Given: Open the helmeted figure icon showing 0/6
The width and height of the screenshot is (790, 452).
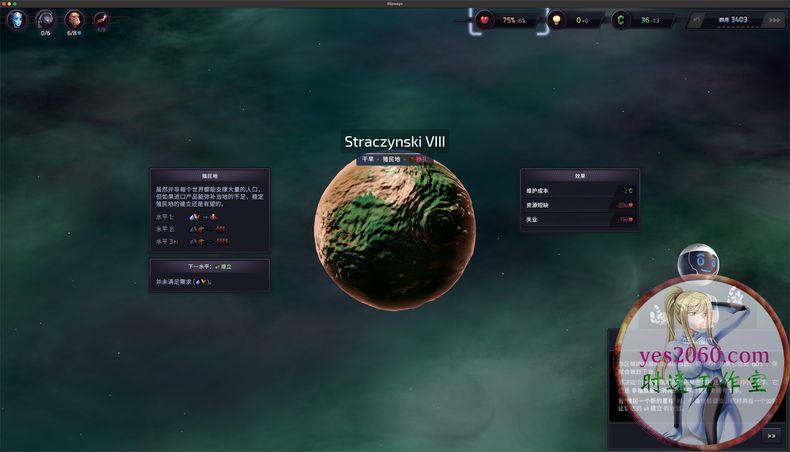Looking at the screenshot, I should [45, 19].
